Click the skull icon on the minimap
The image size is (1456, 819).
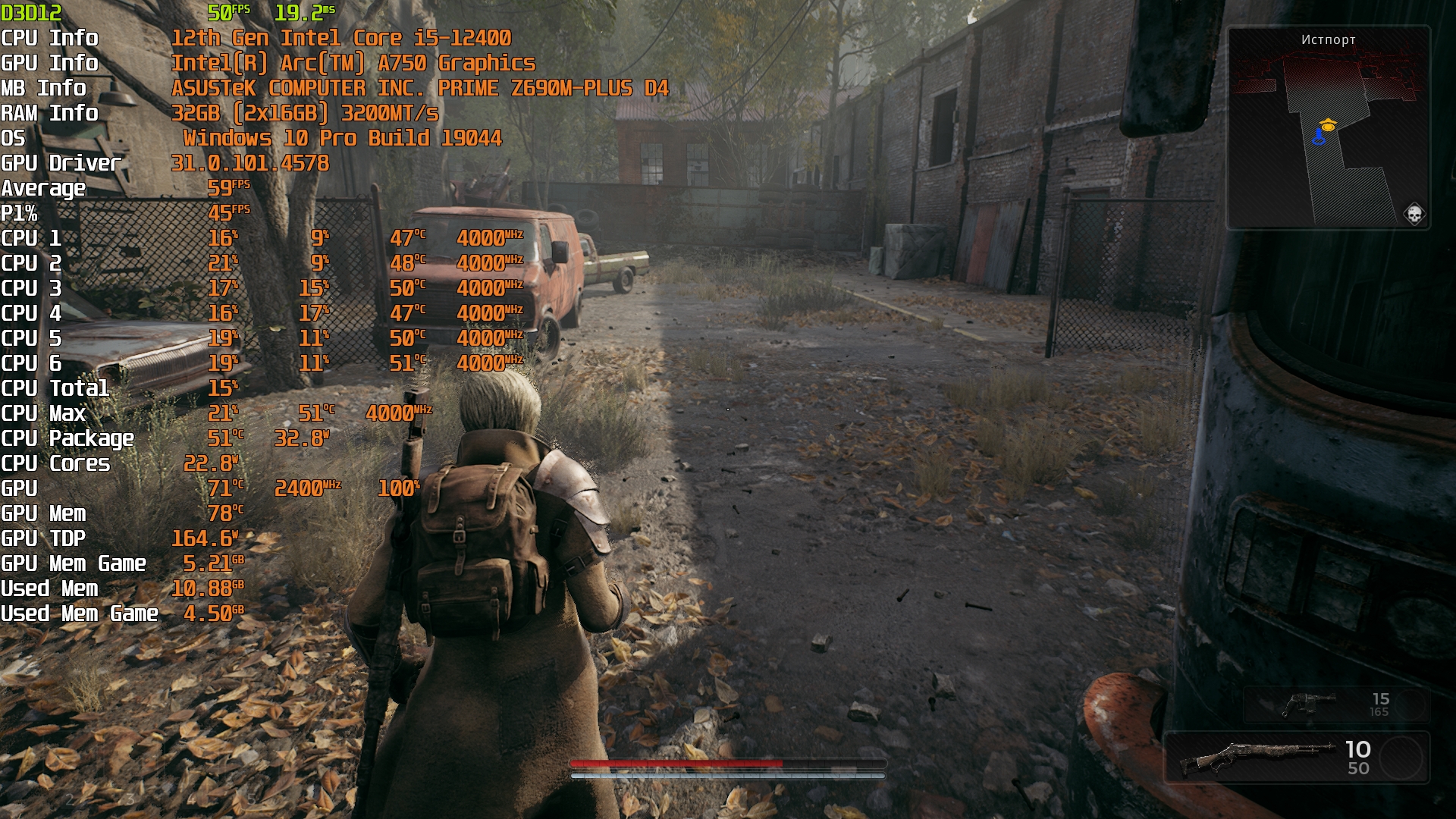pos(1414,215)
